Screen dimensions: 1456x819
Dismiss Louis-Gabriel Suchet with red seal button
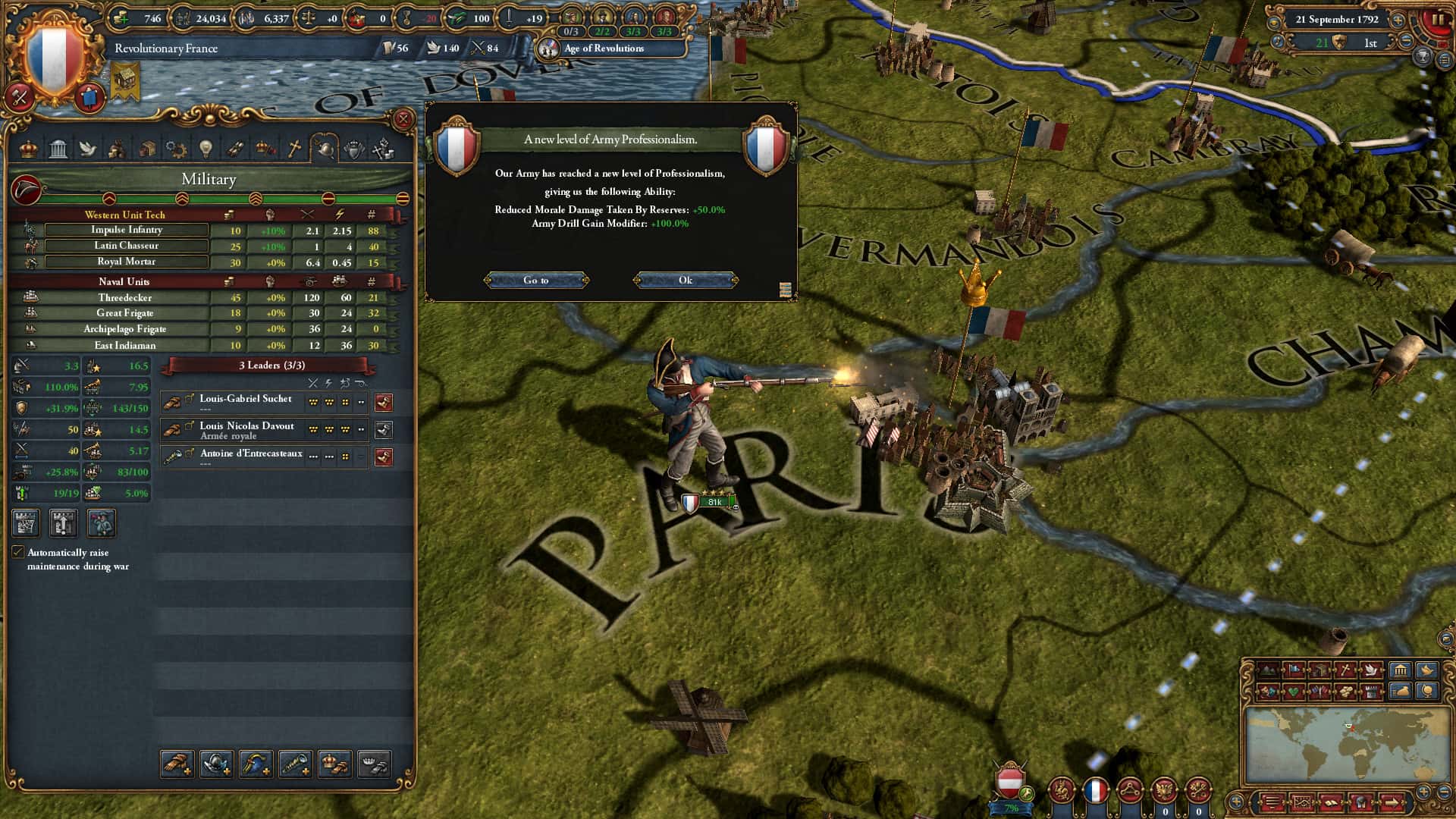(384, 403)
